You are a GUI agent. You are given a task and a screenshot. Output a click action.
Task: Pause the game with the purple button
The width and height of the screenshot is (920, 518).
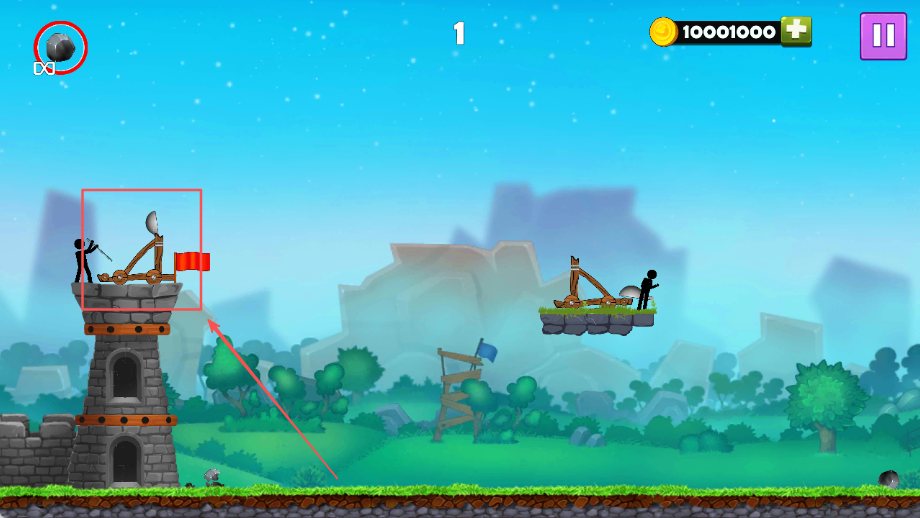point(883,36)
